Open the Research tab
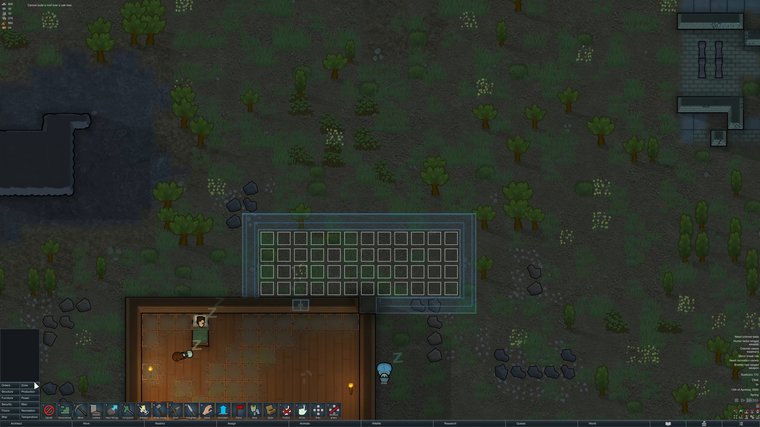Screen dimensions: 760x427 tap(448, 423)
